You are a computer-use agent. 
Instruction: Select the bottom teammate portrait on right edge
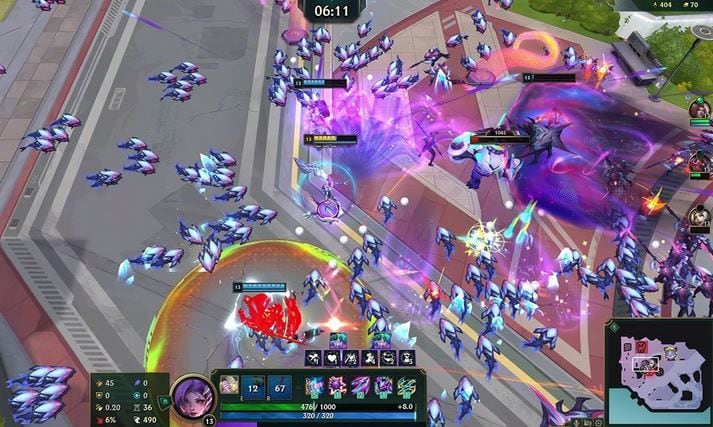pos(699,217)
